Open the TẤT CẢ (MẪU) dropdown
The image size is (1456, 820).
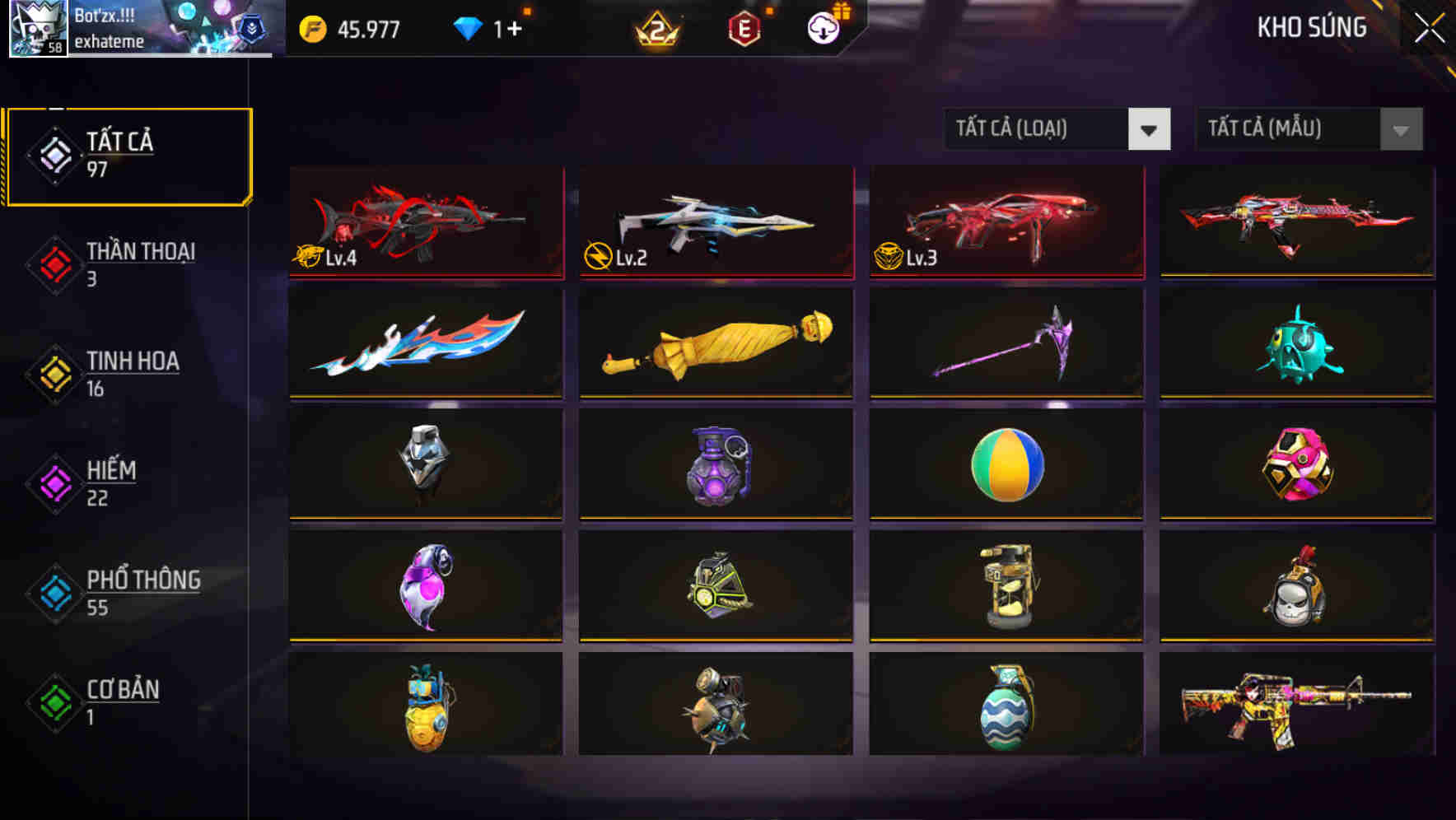point(1285,129)
